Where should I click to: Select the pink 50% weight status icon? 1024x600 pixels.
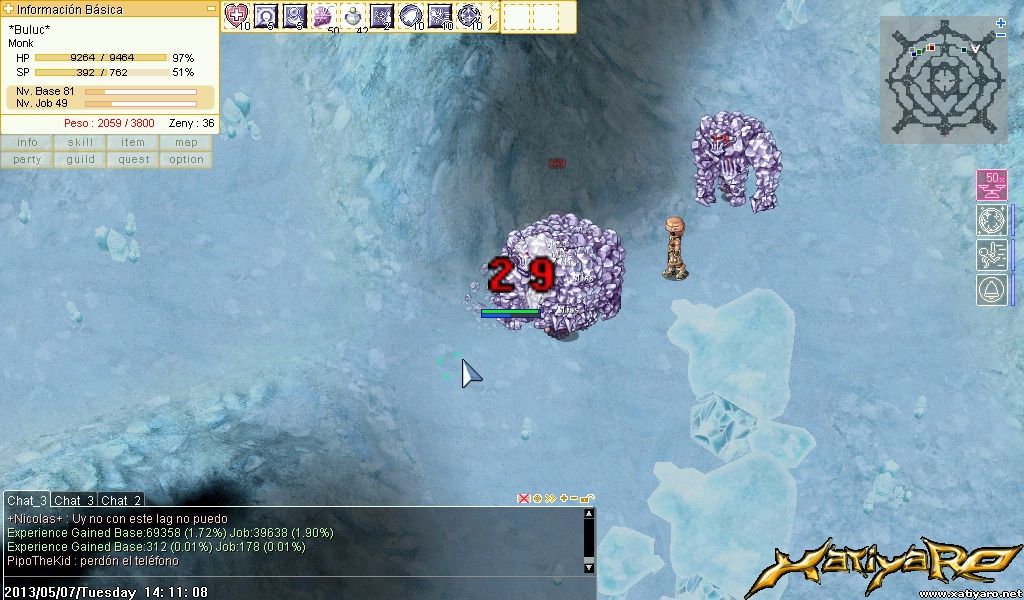pyautogui.click(x=991, y=186)
